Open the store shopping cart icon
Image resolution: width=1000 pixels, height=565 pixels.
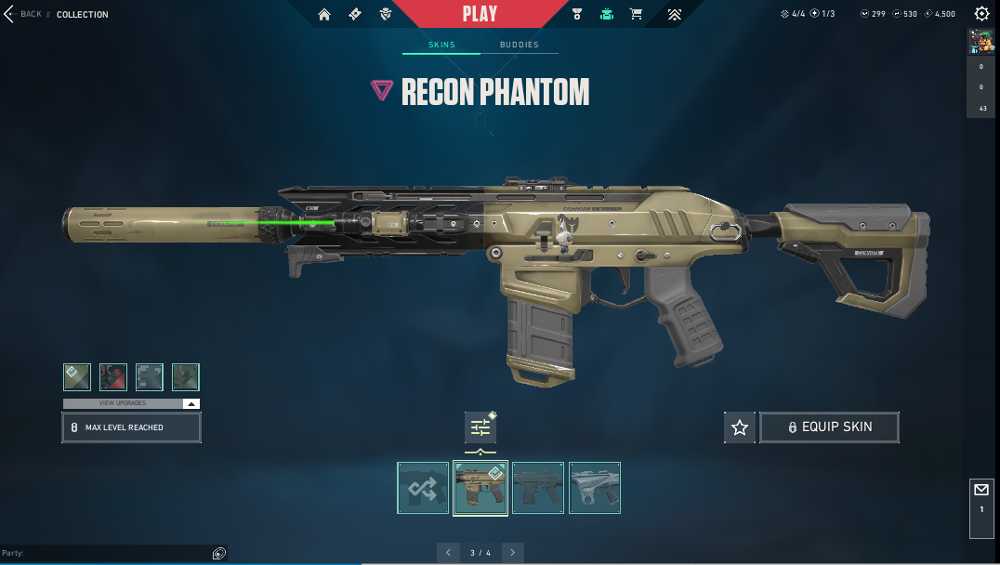pyautogui.click(x=636, y=14)
